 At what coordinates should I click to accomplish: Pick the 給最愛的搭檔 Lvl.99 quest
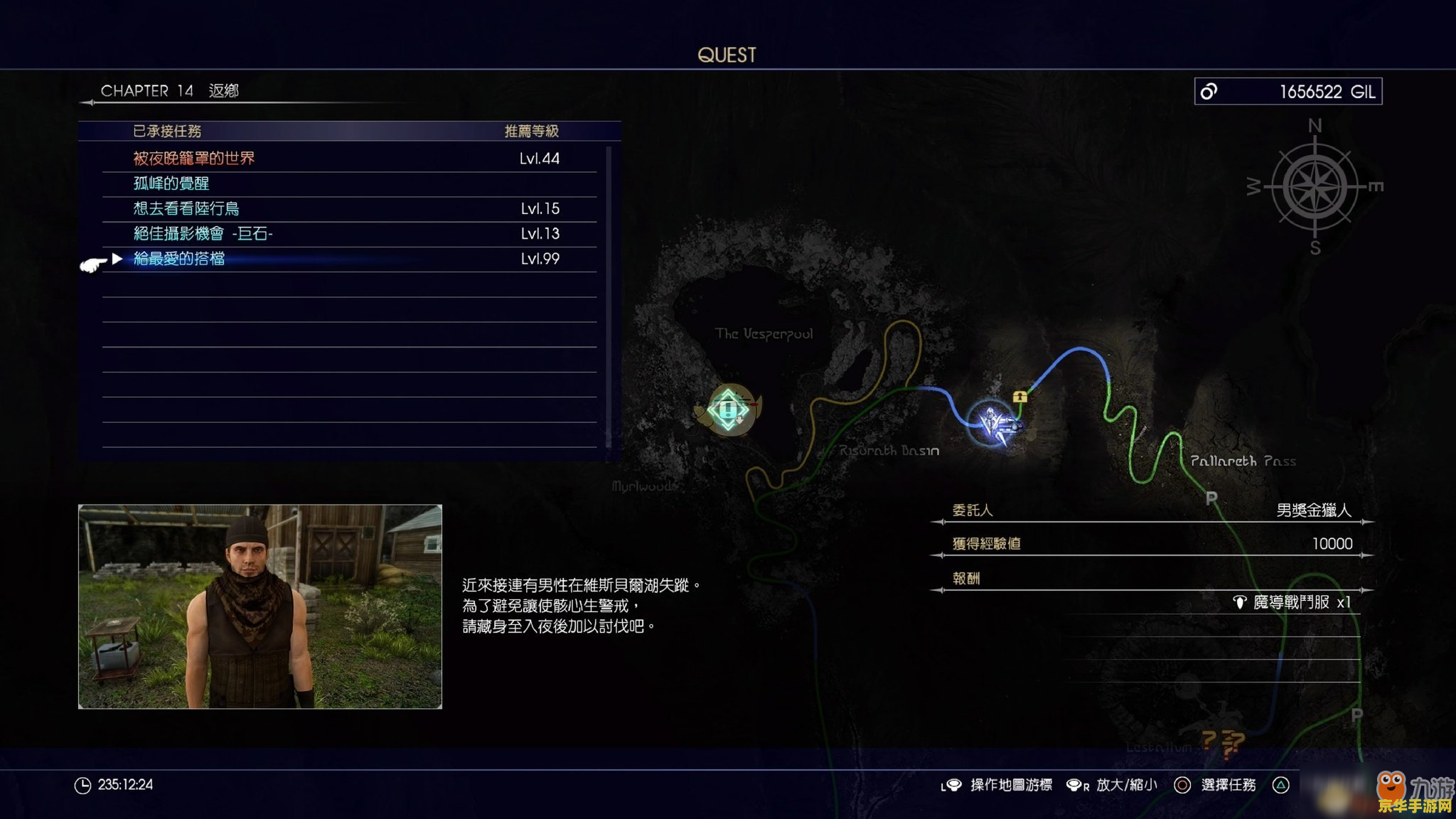click(x=179, y=259)
